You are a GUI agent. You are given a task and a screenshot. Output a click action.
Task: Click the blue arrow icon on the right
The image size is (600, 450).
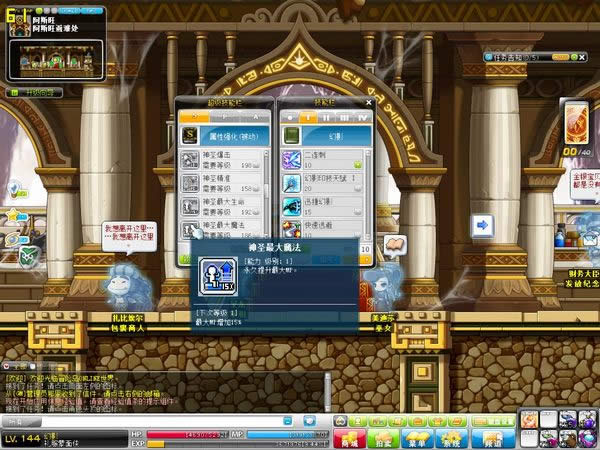coord(482,225)
